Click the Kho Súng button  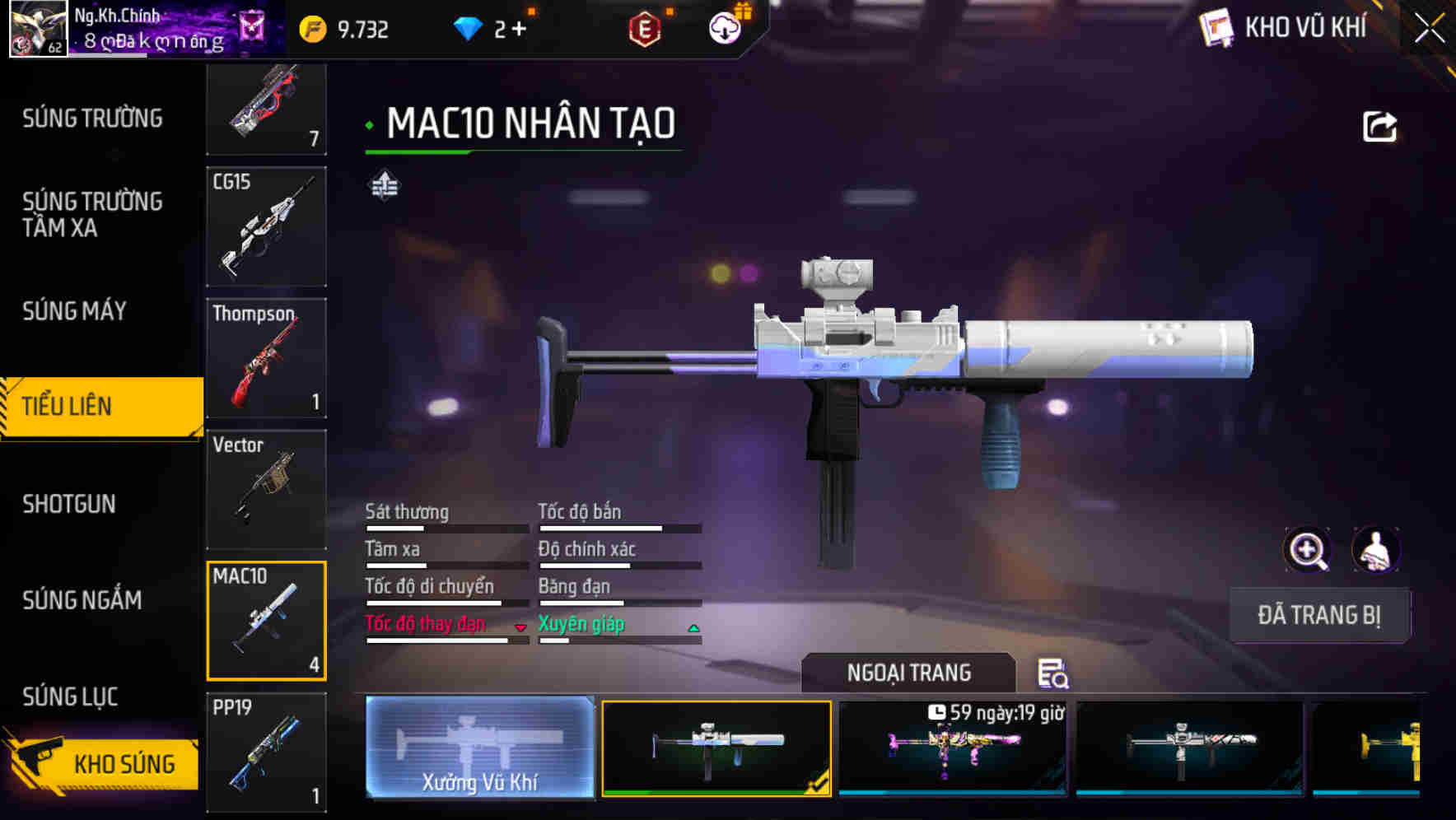tap(103, 763)
